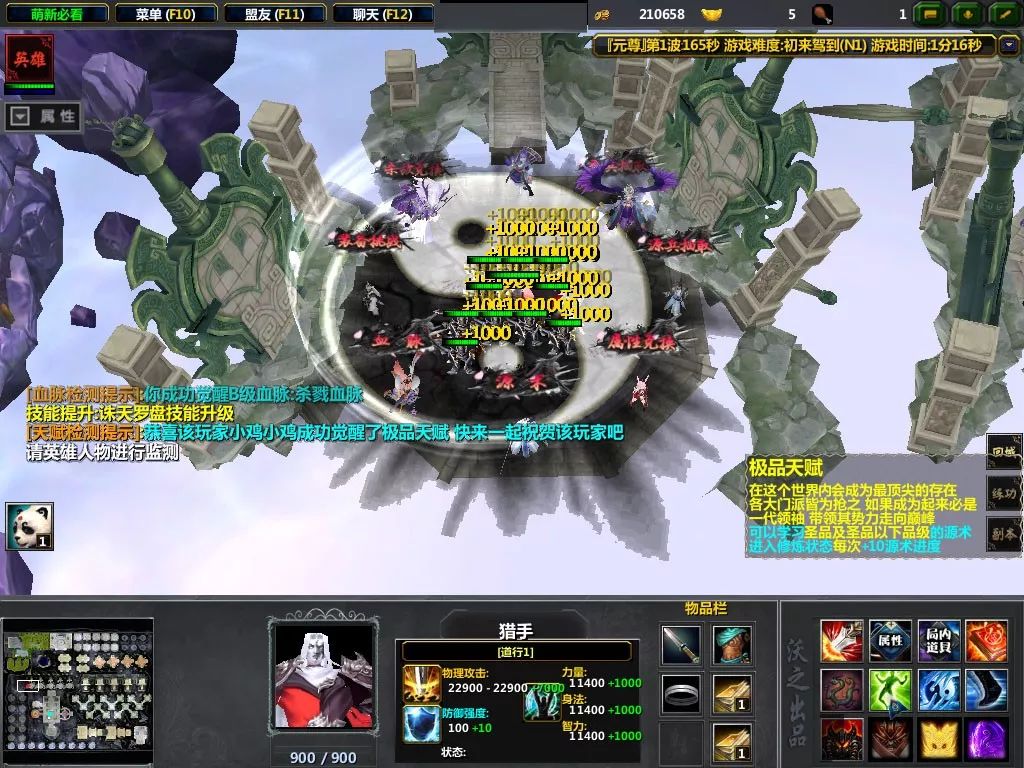Open the 属性 attribute command icon
Image resolution: width=1024 pixels, height=768 pixels.
889,641
